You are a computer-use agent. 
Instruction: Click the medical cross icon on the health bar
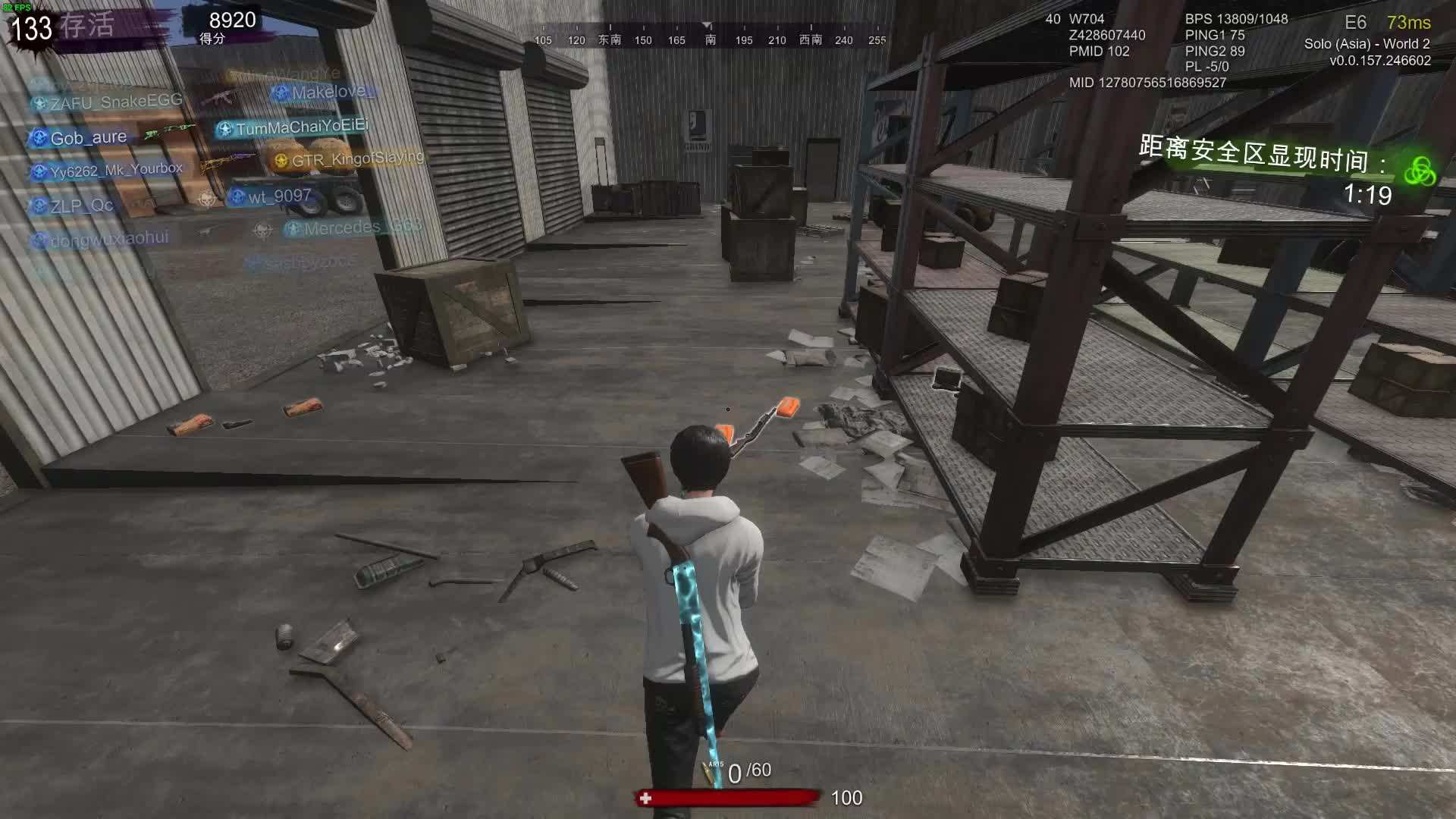(x=645, y=798)
